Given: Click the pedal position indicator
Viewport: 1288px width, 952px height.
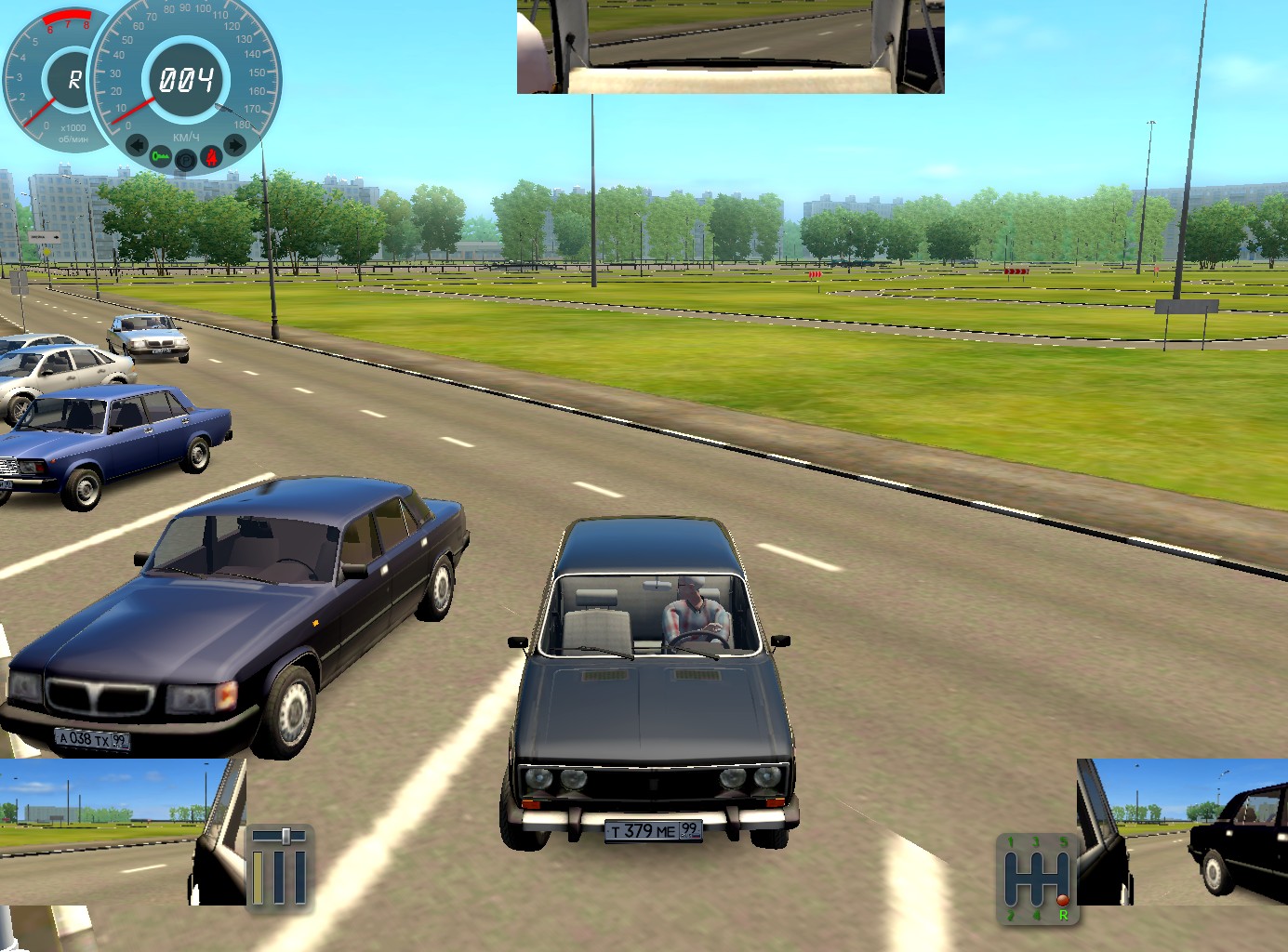Looking at the screenshot, I should tap(279, 866).
